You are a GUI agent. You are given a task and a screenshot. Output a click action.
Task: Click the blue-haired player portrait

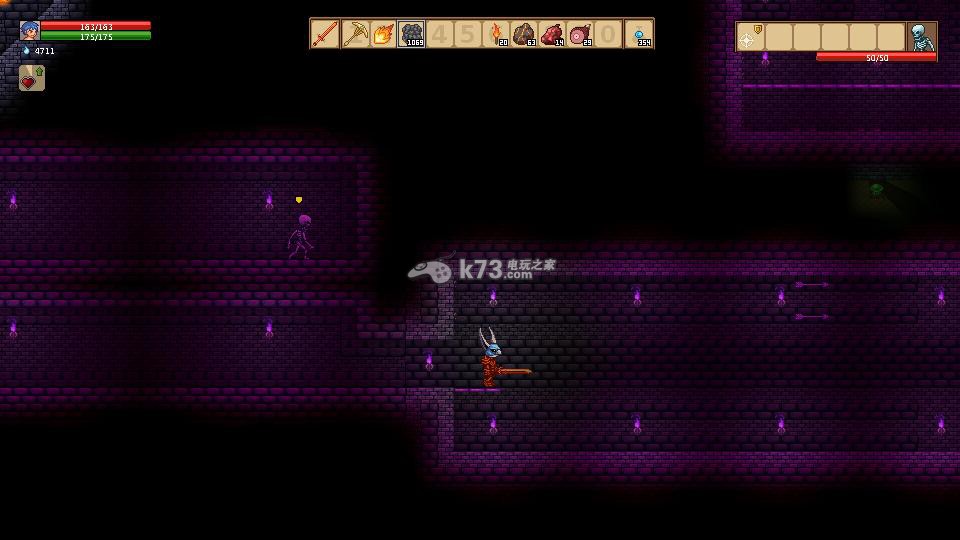[x=29, y=30]
